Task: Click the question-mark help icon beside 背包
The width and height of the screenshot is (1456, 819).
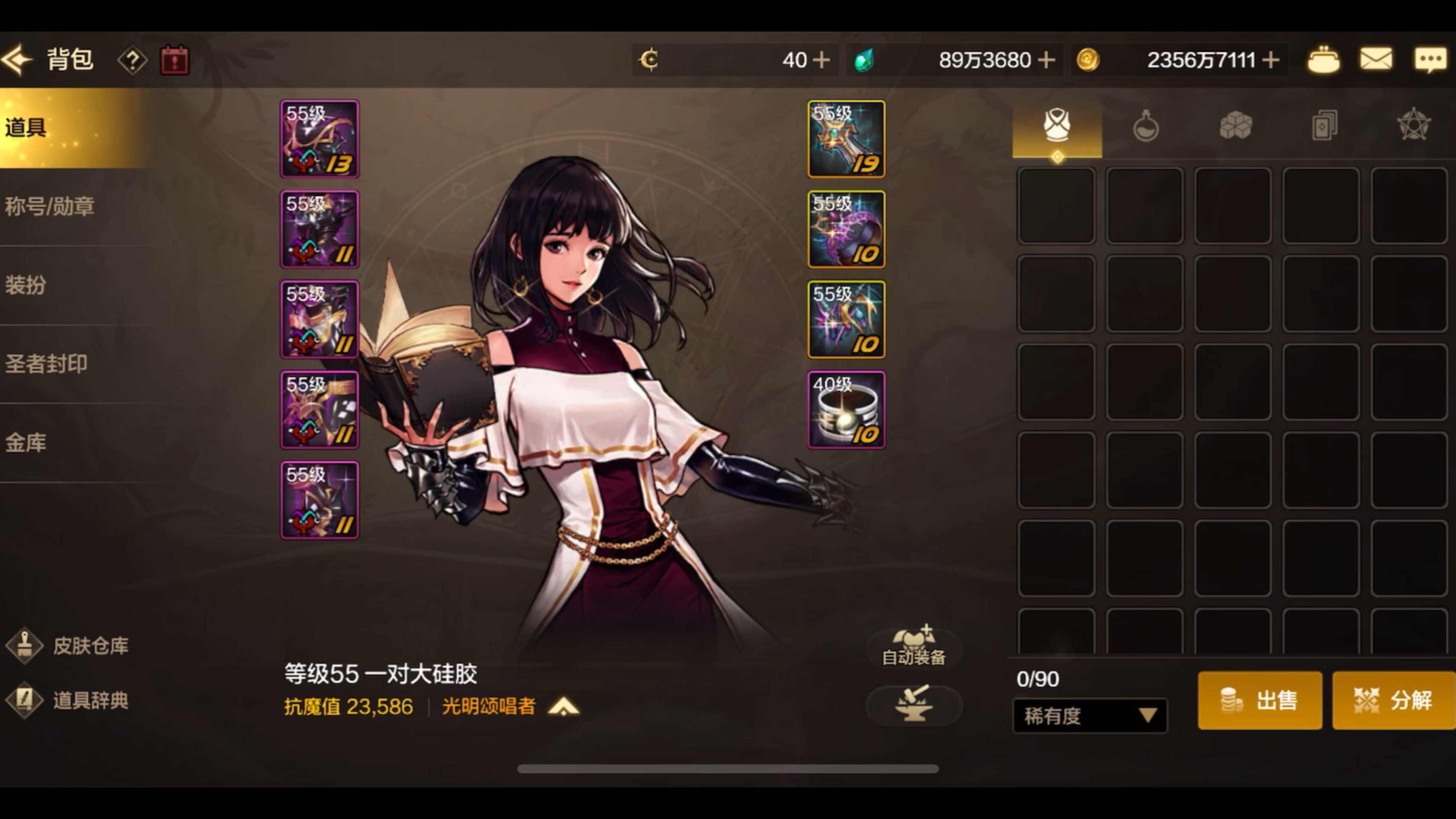Action: [x=132, y=60]
